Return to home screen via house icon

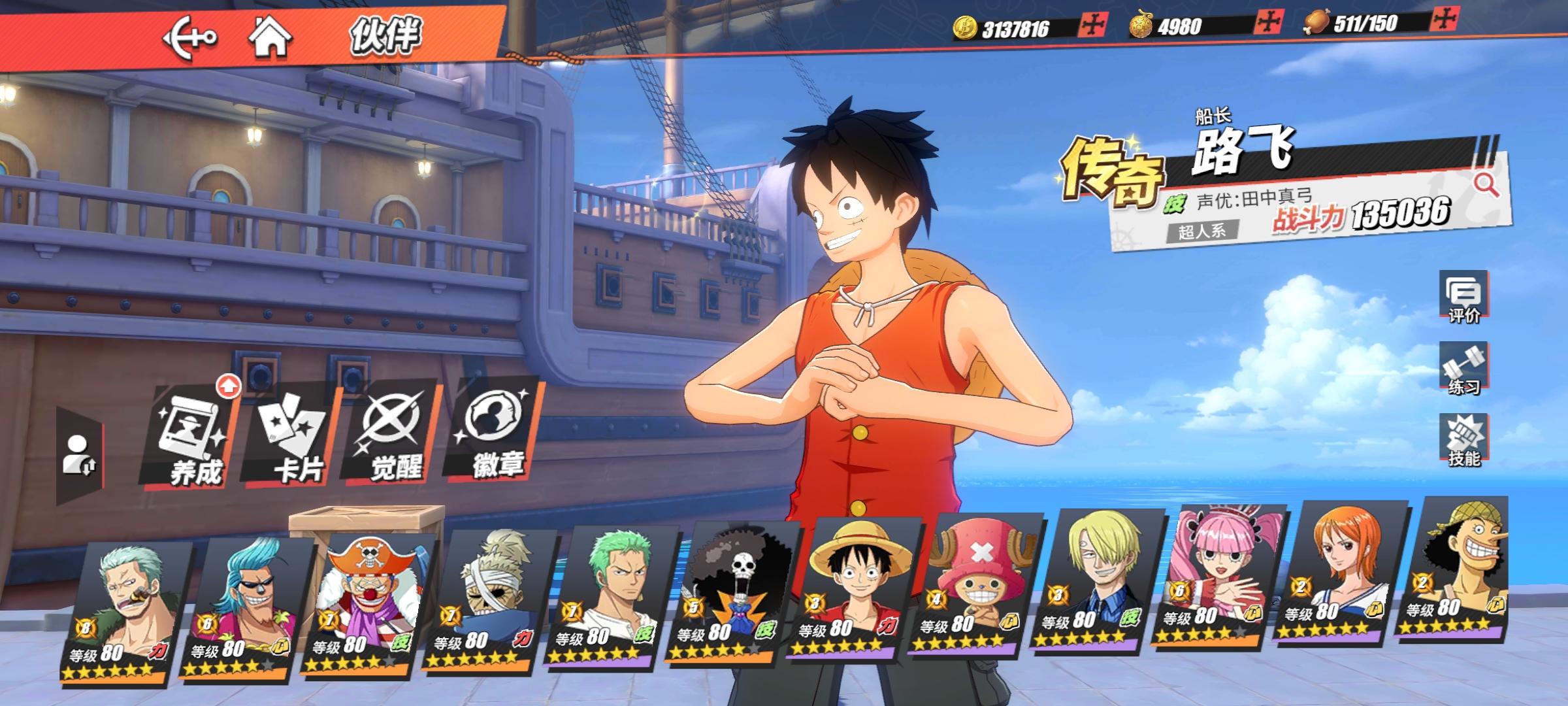click(x=270, y=38)
